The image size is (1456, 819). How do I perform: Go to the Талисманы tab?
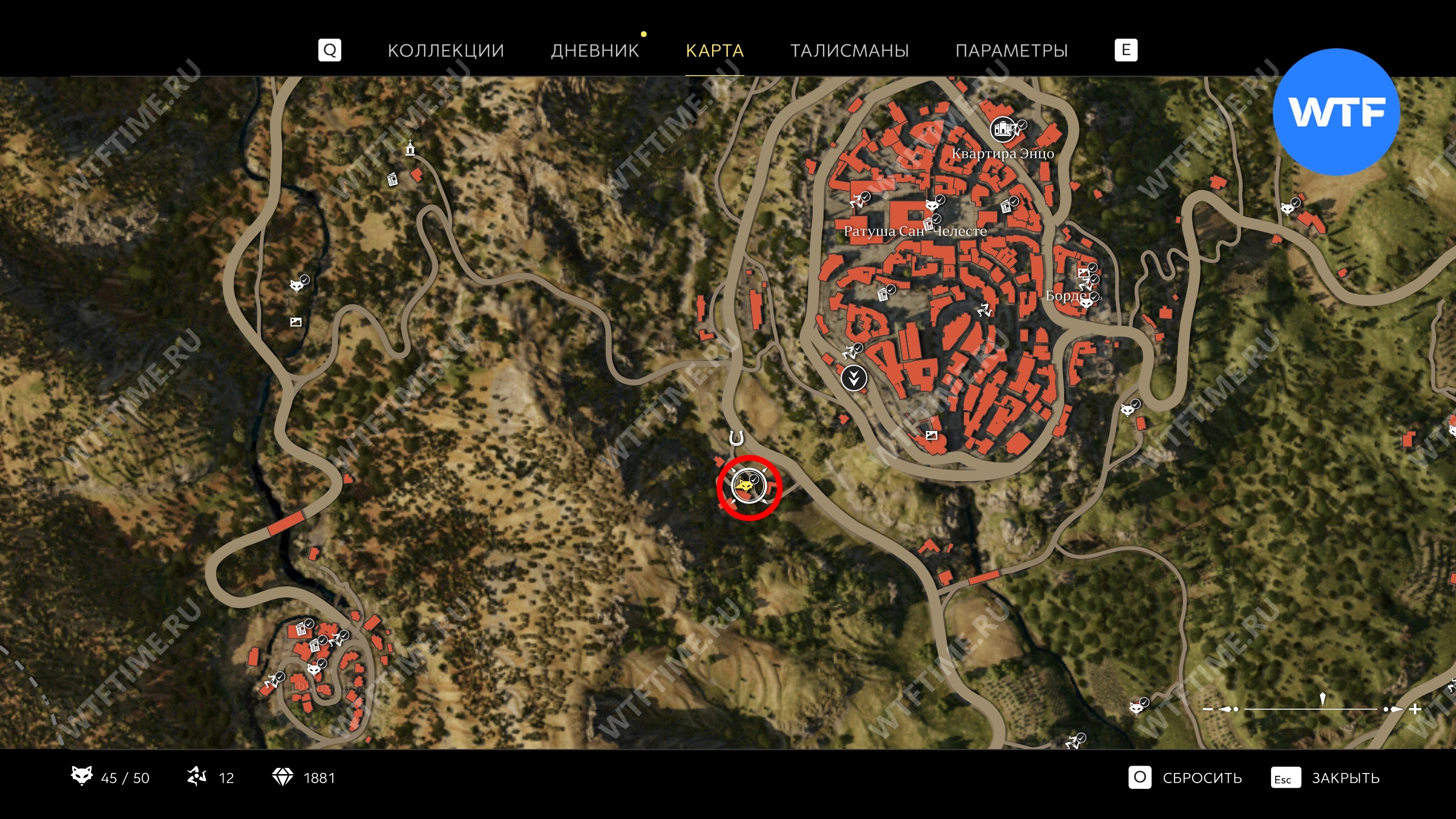point(849,51)
